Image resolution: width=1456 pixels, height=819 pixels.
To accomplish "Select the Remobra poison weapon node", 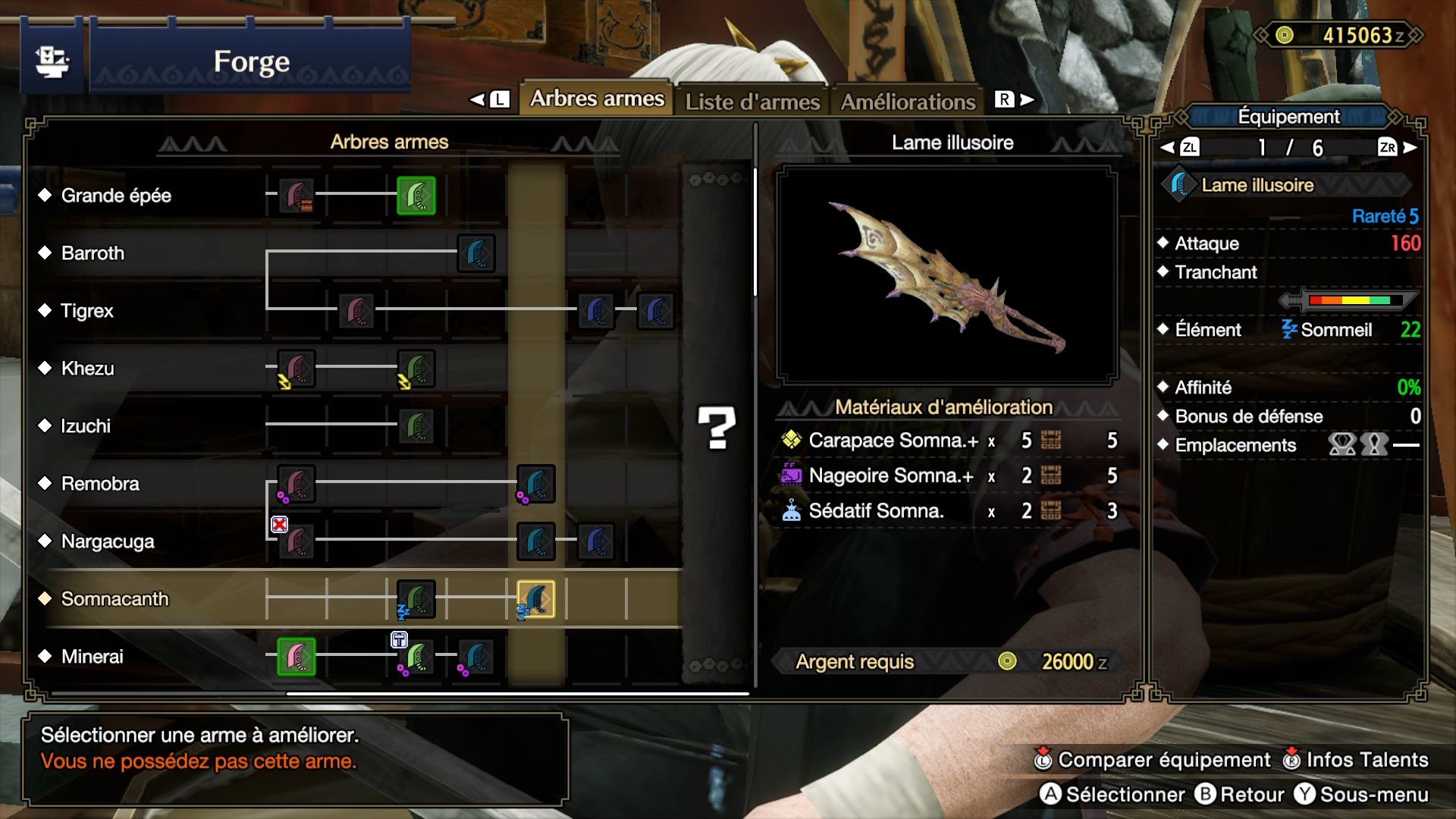I will click(296, 484).
